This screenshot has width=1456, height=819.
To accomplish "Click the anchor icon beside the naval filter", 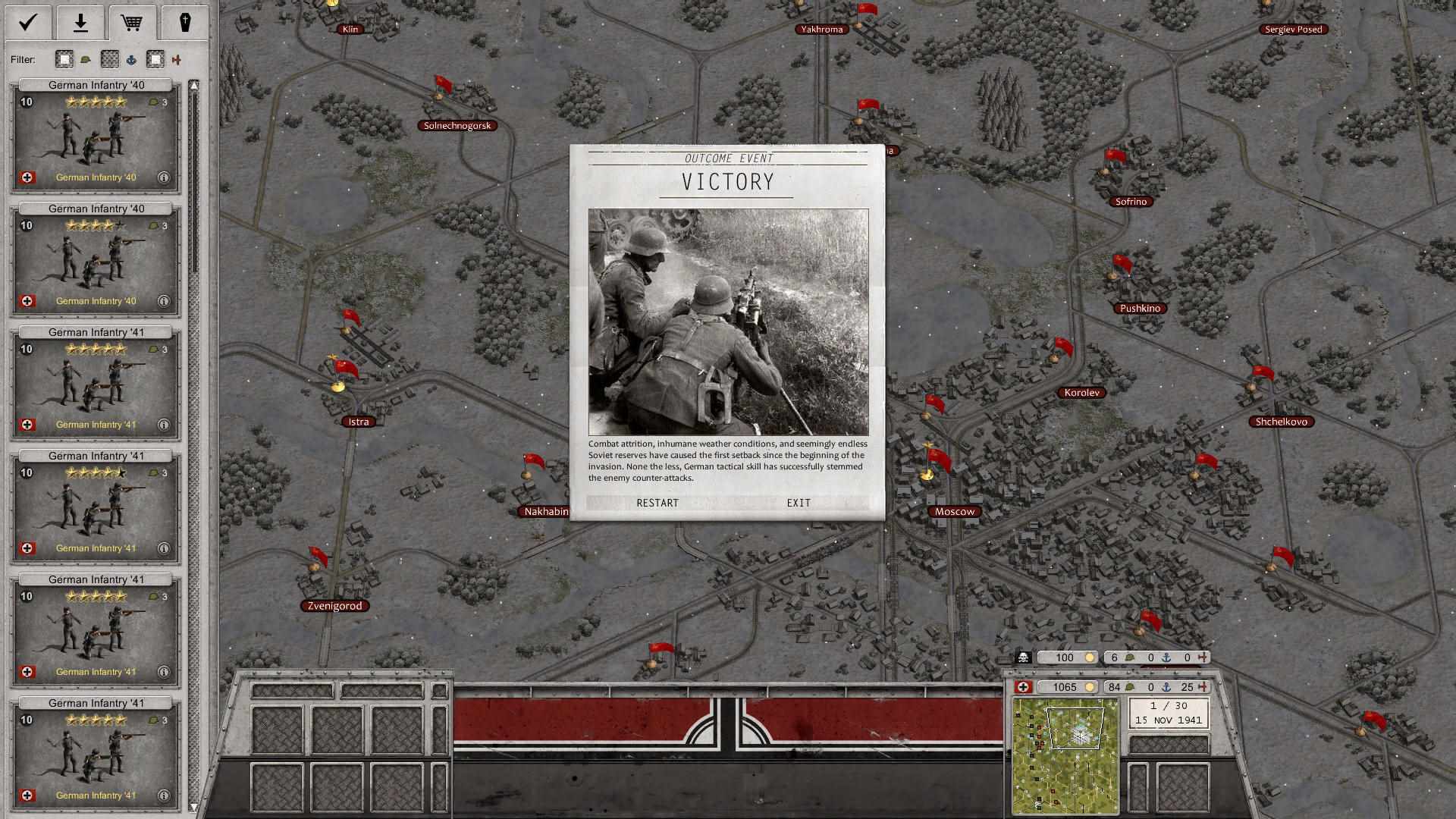I will click(131, 60).
